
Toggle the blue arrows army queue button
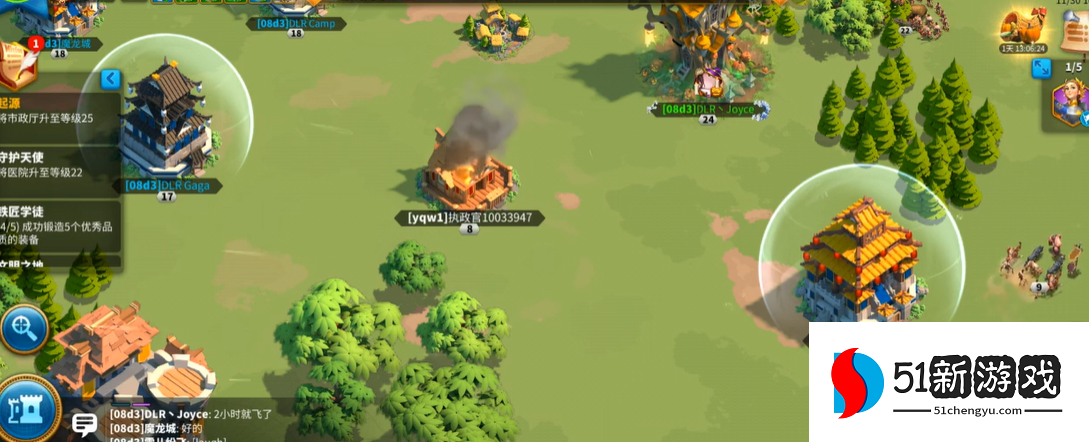pyautogui.click(x=1041, y=68)
